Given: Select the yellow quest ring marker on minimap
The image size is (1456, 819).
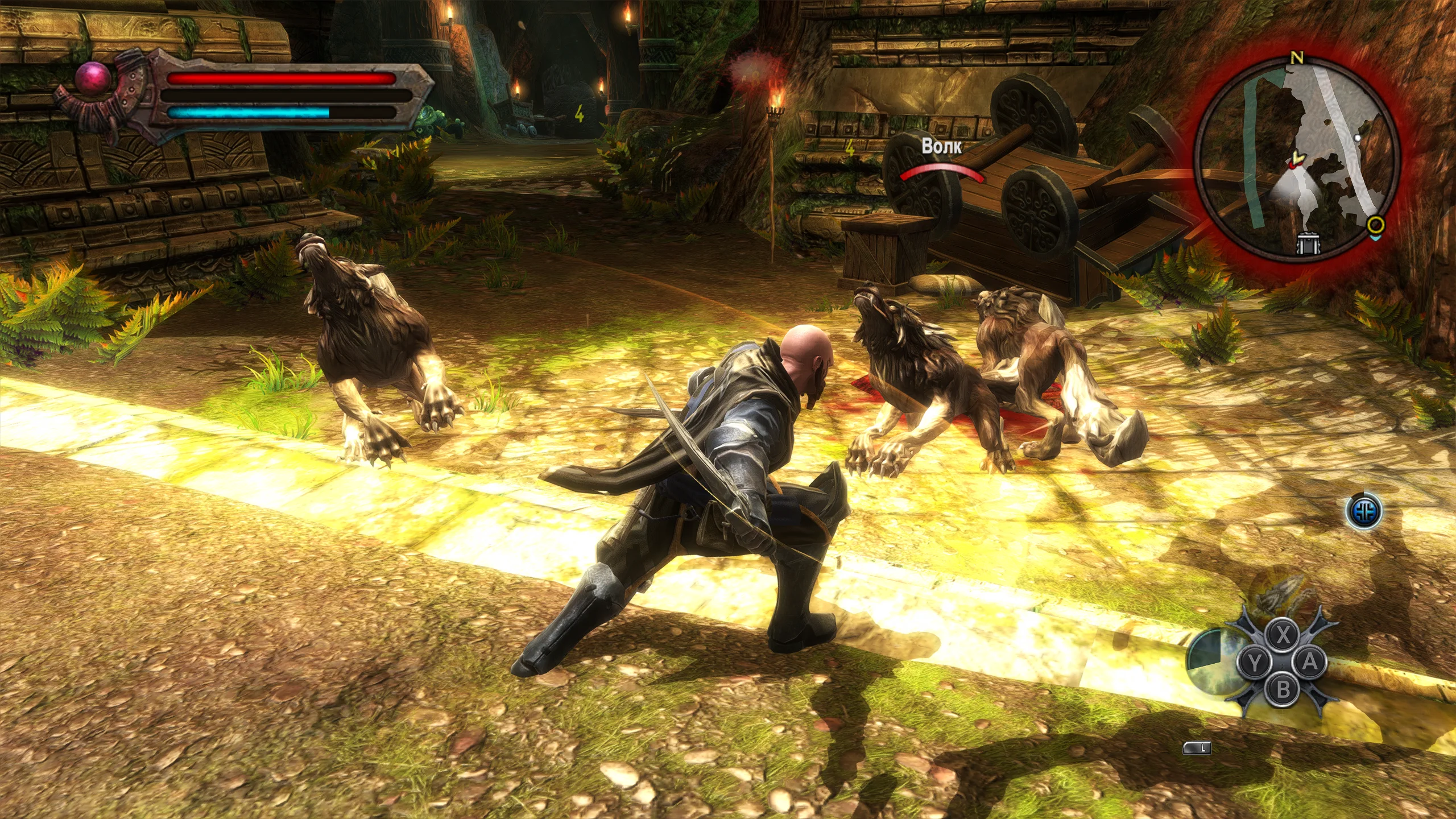Looking at the screenshot, I should pyautogui.click(x=1375, y=224).
